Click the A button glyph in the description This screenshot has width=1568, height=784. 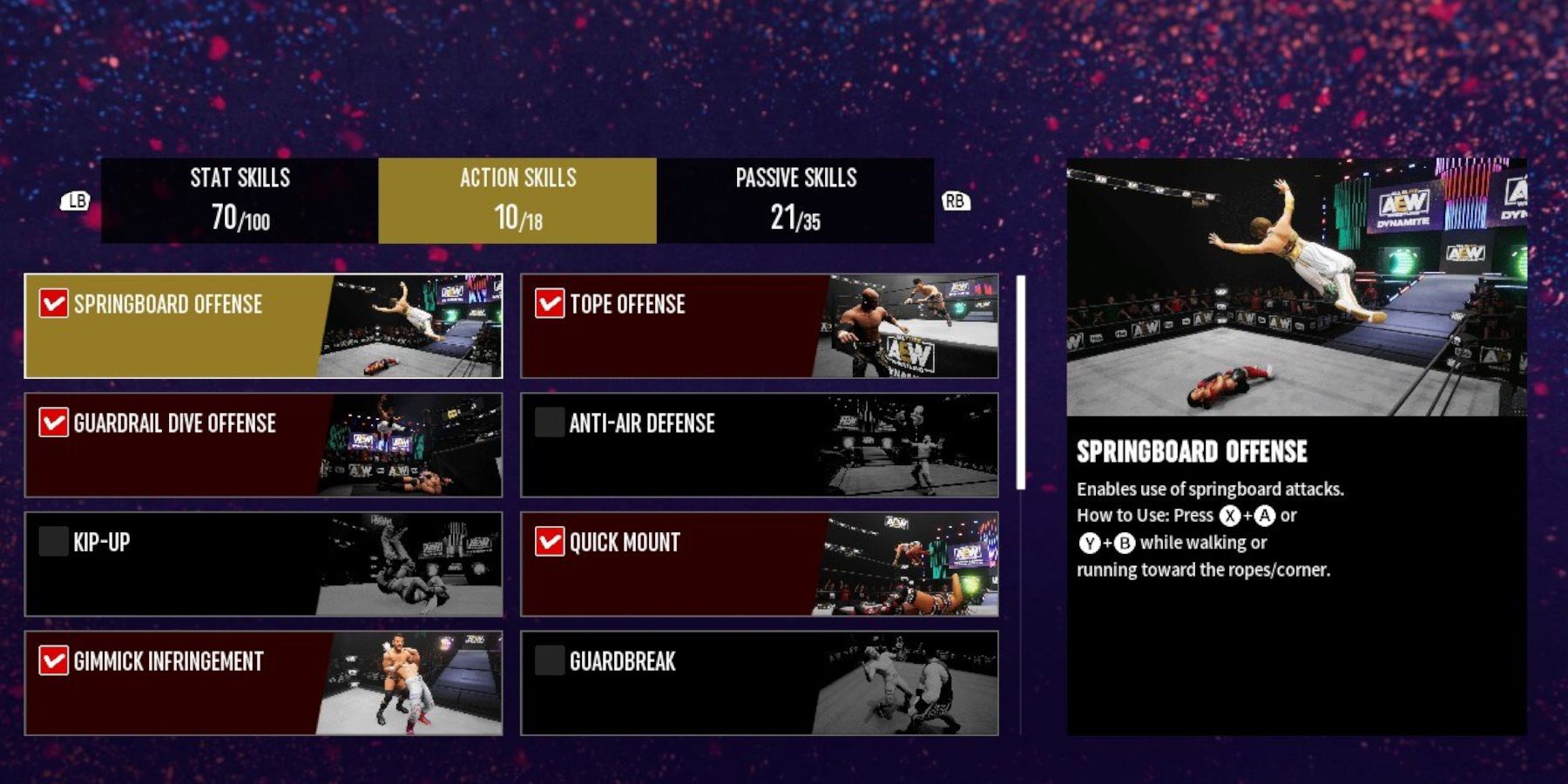[x=1265, y=517]
